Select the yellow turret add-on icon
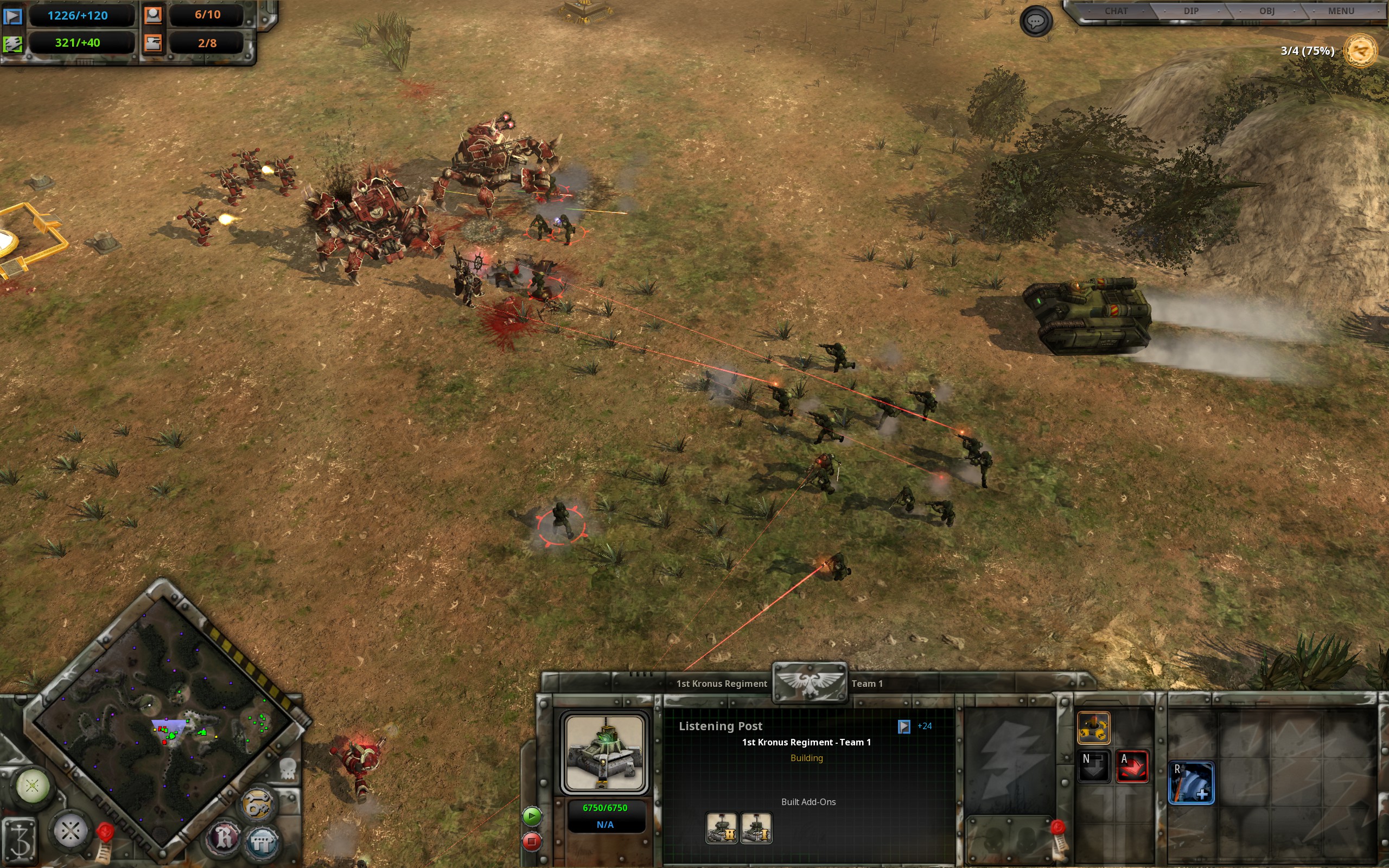 pyautogui.click(x=1094, y=729)
